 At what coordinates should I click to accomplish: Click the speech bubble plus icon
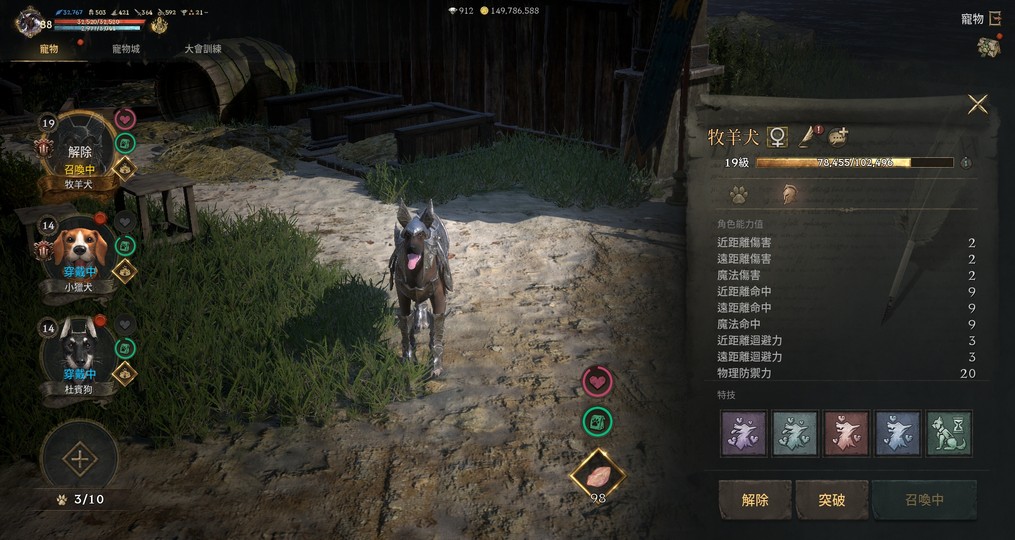pyautogui.click(x=838, y=136)
